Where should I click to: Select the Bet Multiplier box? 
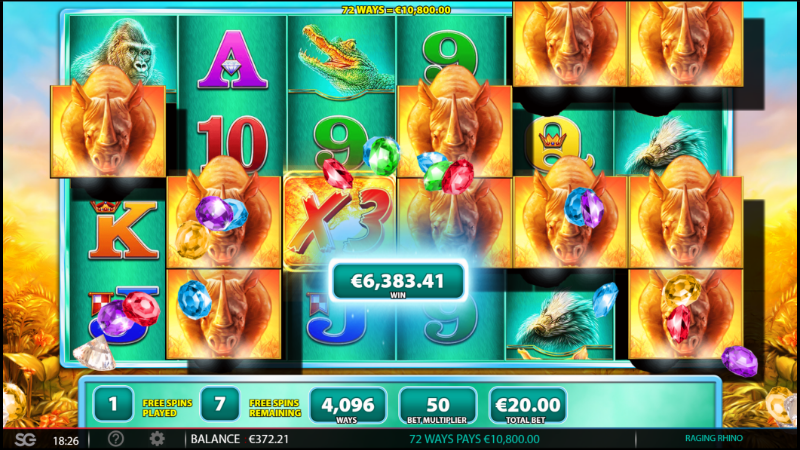tap(437, 405)
